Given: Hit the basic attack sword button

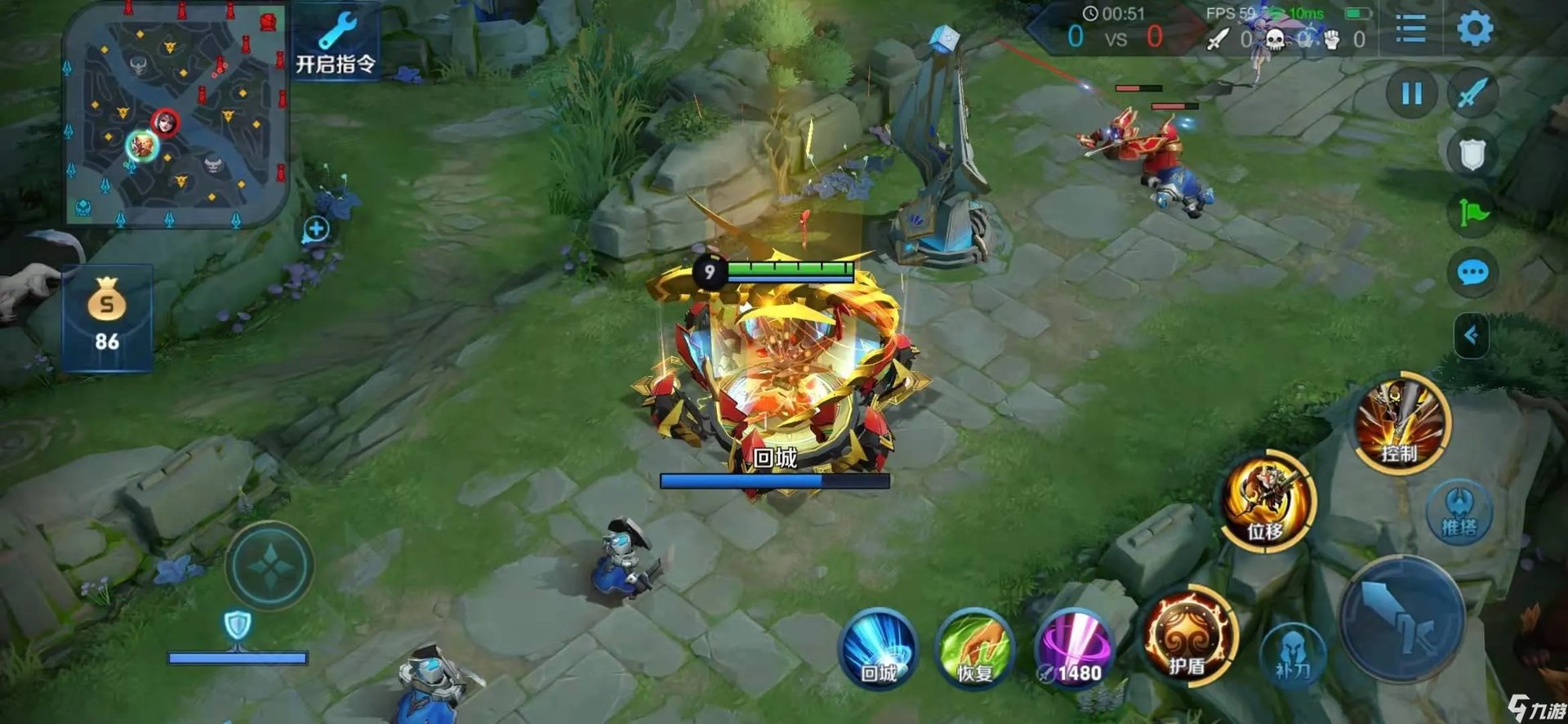Looking at the screenshot, I should pyautogui.click(x=1401, y=619).
